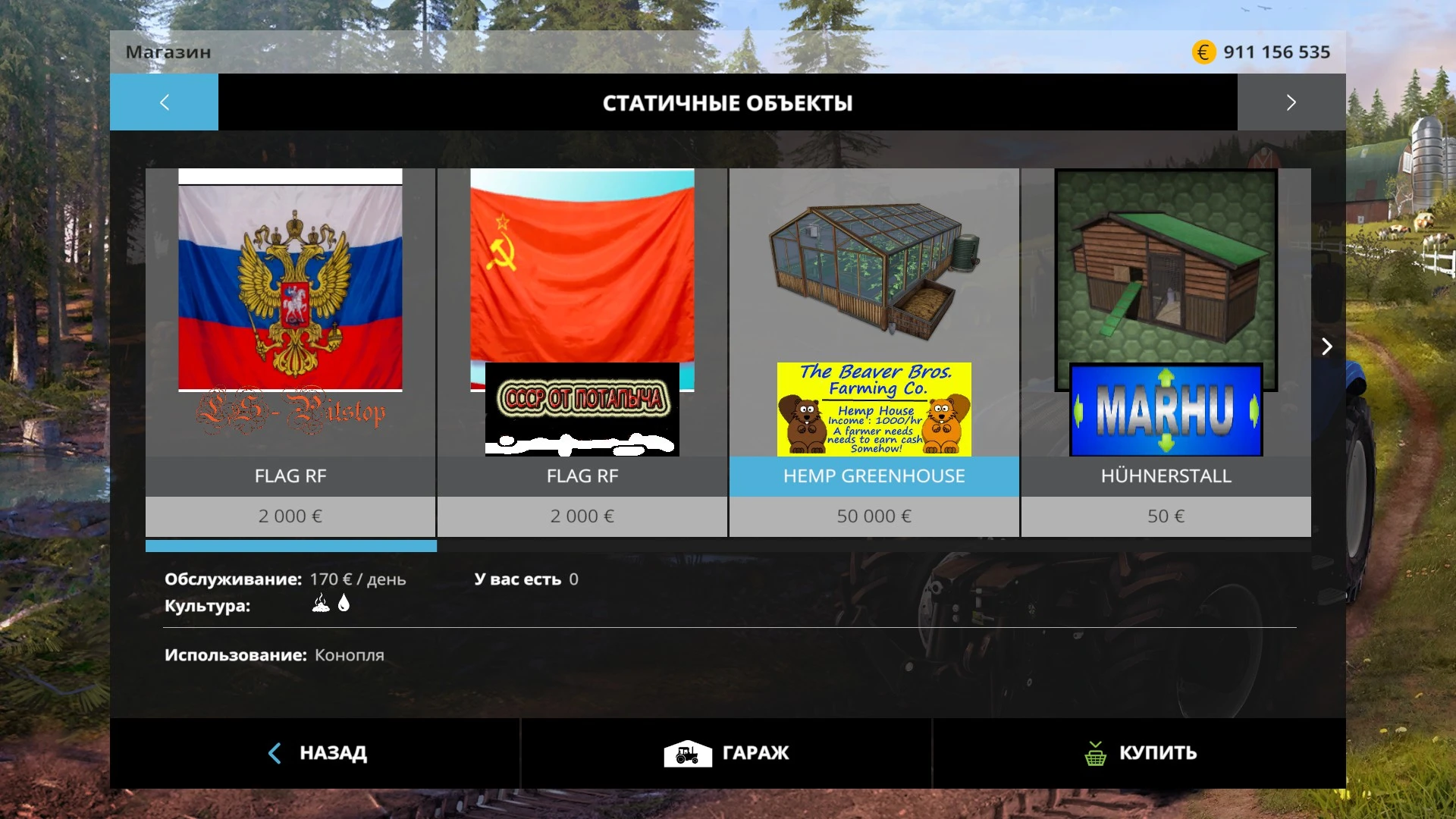Open the СТАТИЧНЫЕ ОБЪЕКТЫ category header
Viewport: 1456px width, 819px height.
[728, 103]
